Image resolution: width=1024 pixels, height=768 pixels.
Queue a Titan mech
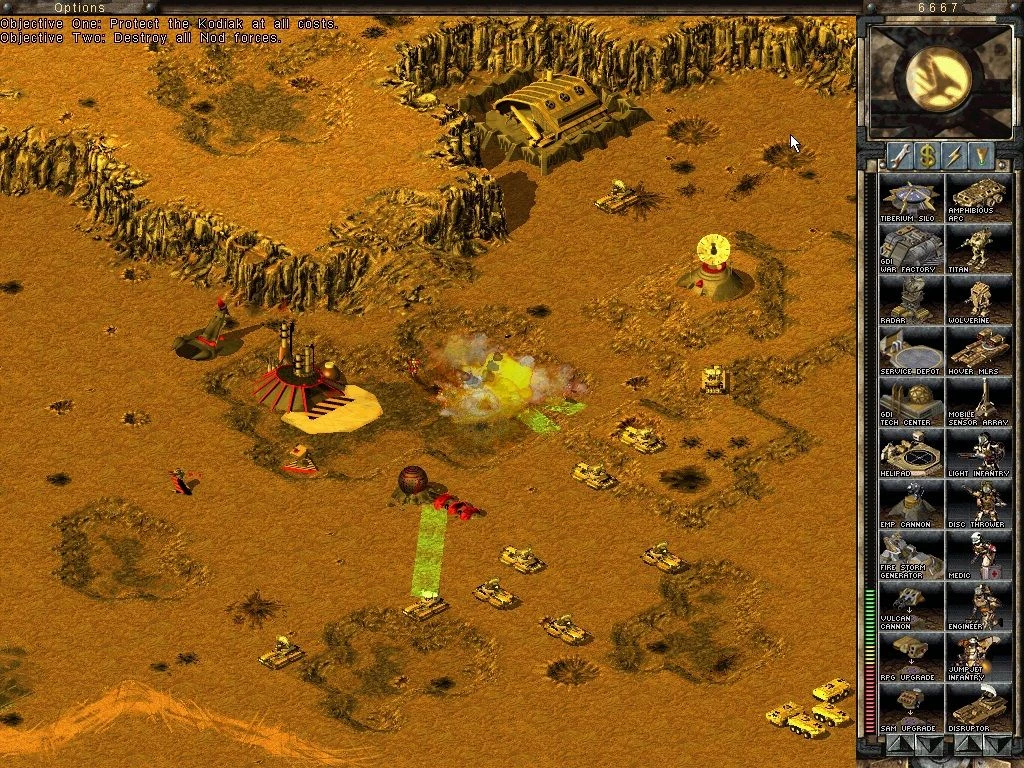[978, 249]
